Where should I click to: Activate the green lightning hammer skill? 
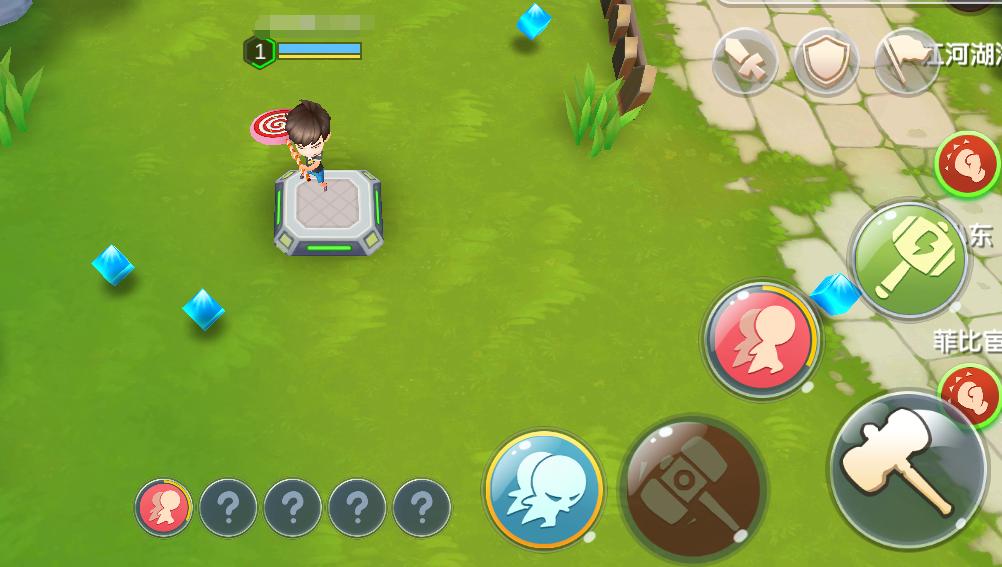coord(909,260)
